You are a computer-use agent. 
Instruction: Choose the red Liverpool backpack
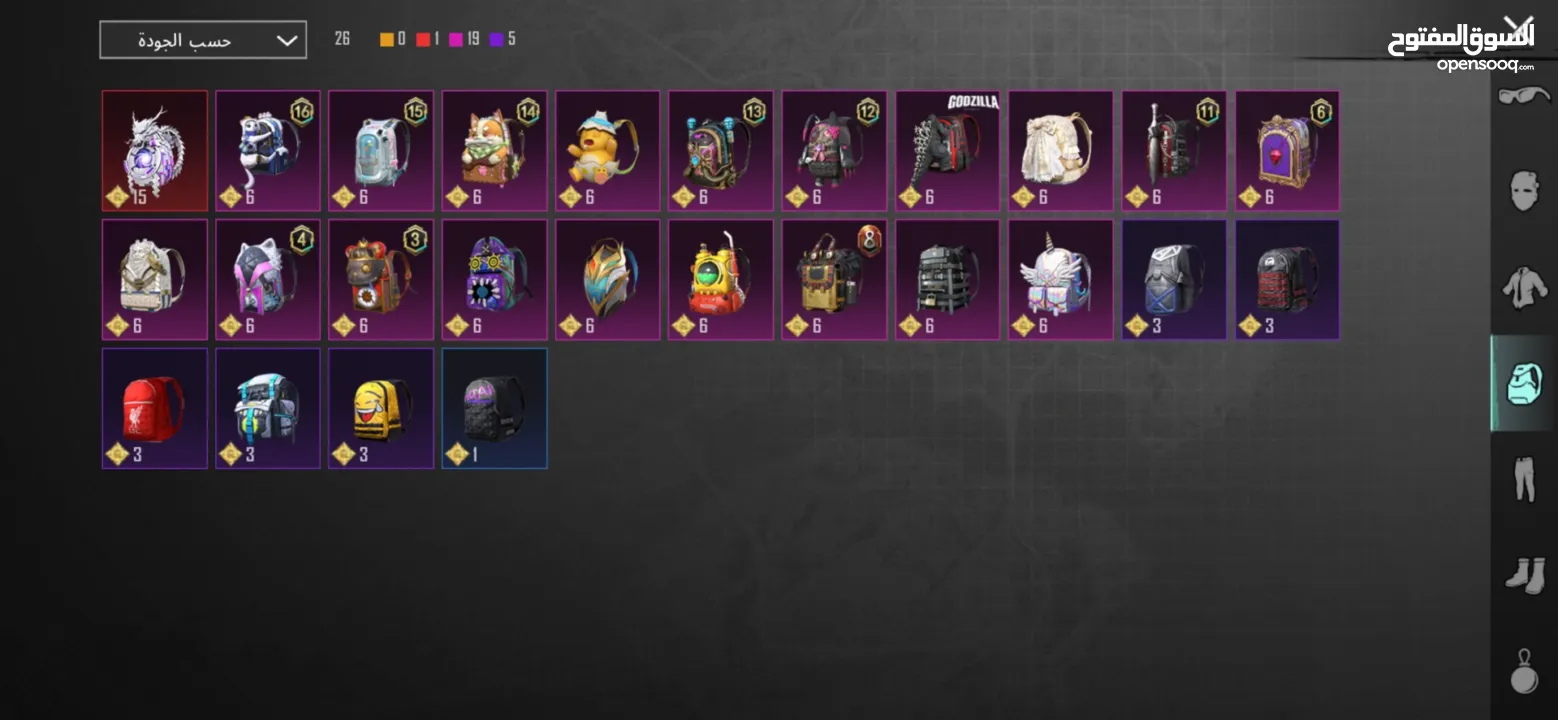(x=155, y=408)
